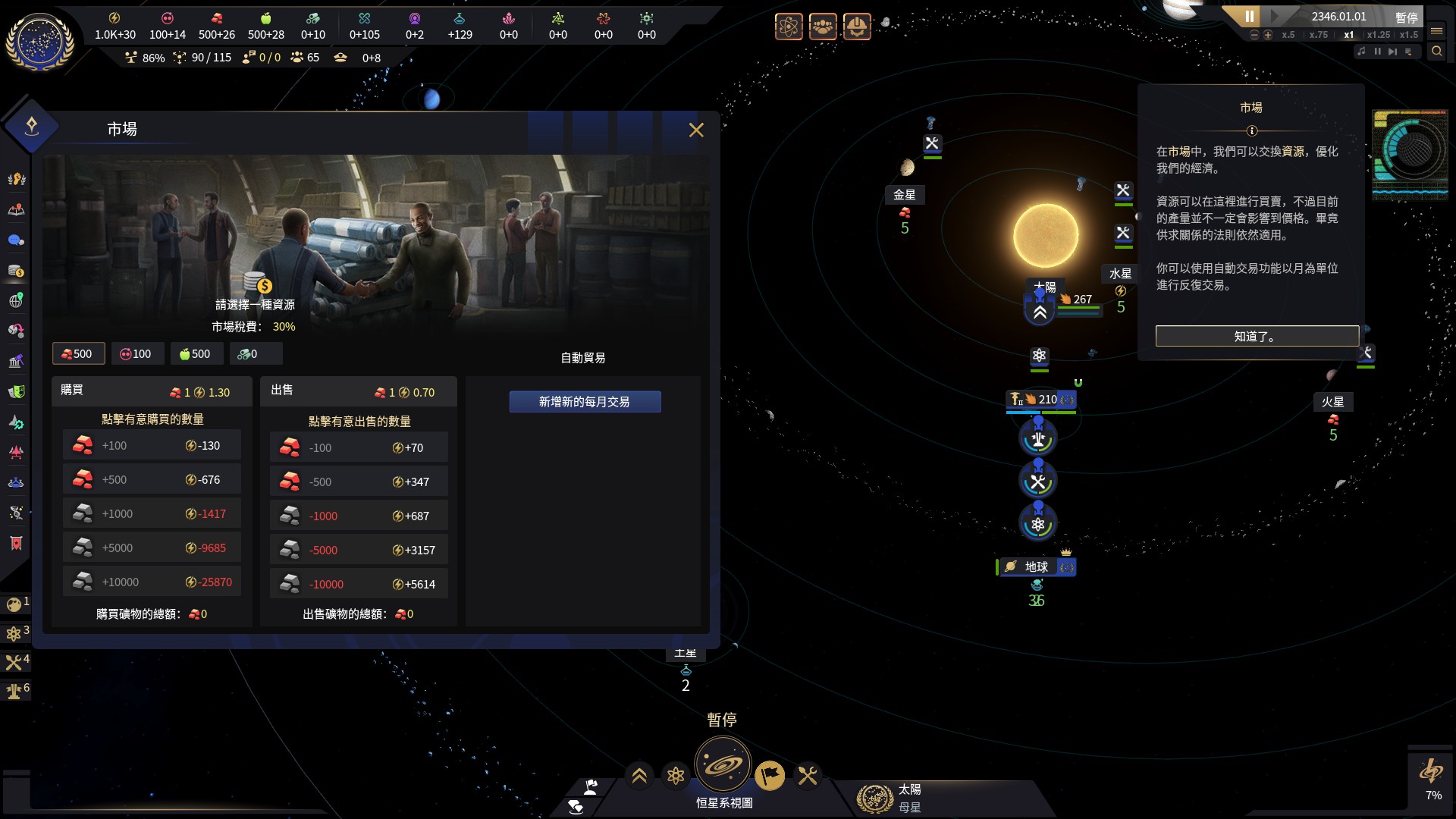Open the empire emblem in the corner
The width and height of the screenshot is (1456, 819).
click(x=39, y=42)
